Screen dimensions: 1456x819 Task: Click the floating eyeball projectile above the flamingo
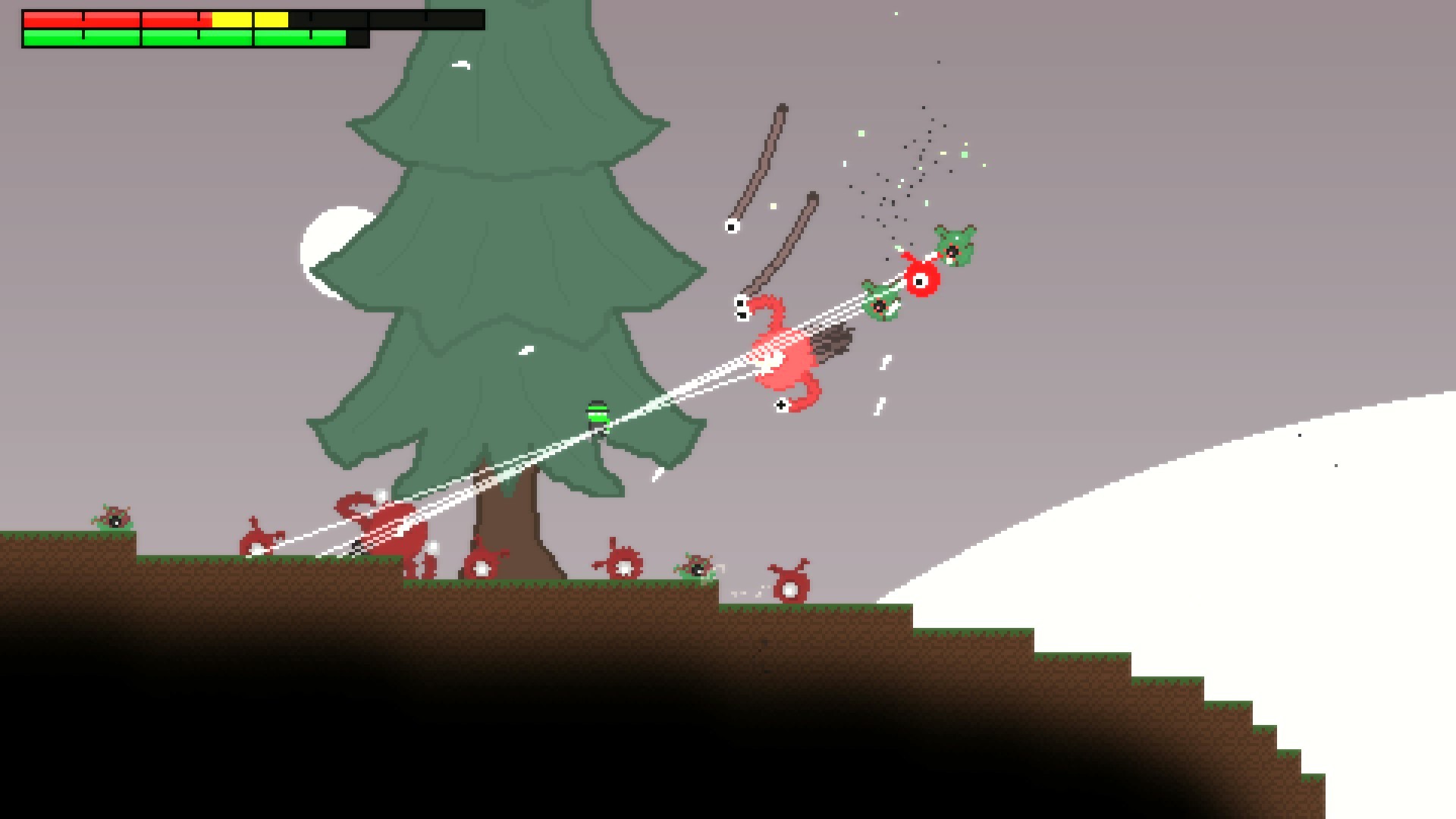point(730,225)
